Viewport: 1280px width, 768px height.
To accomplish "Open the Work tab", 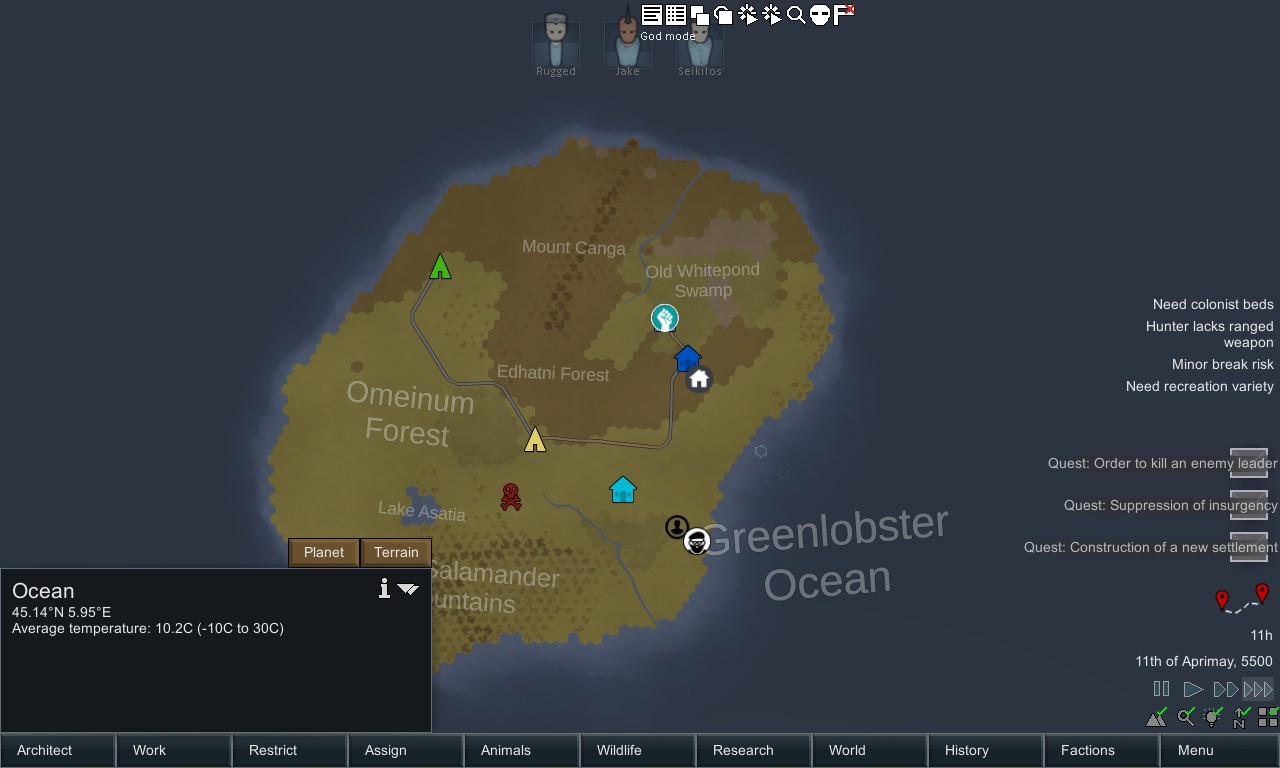I will (174, 750).
